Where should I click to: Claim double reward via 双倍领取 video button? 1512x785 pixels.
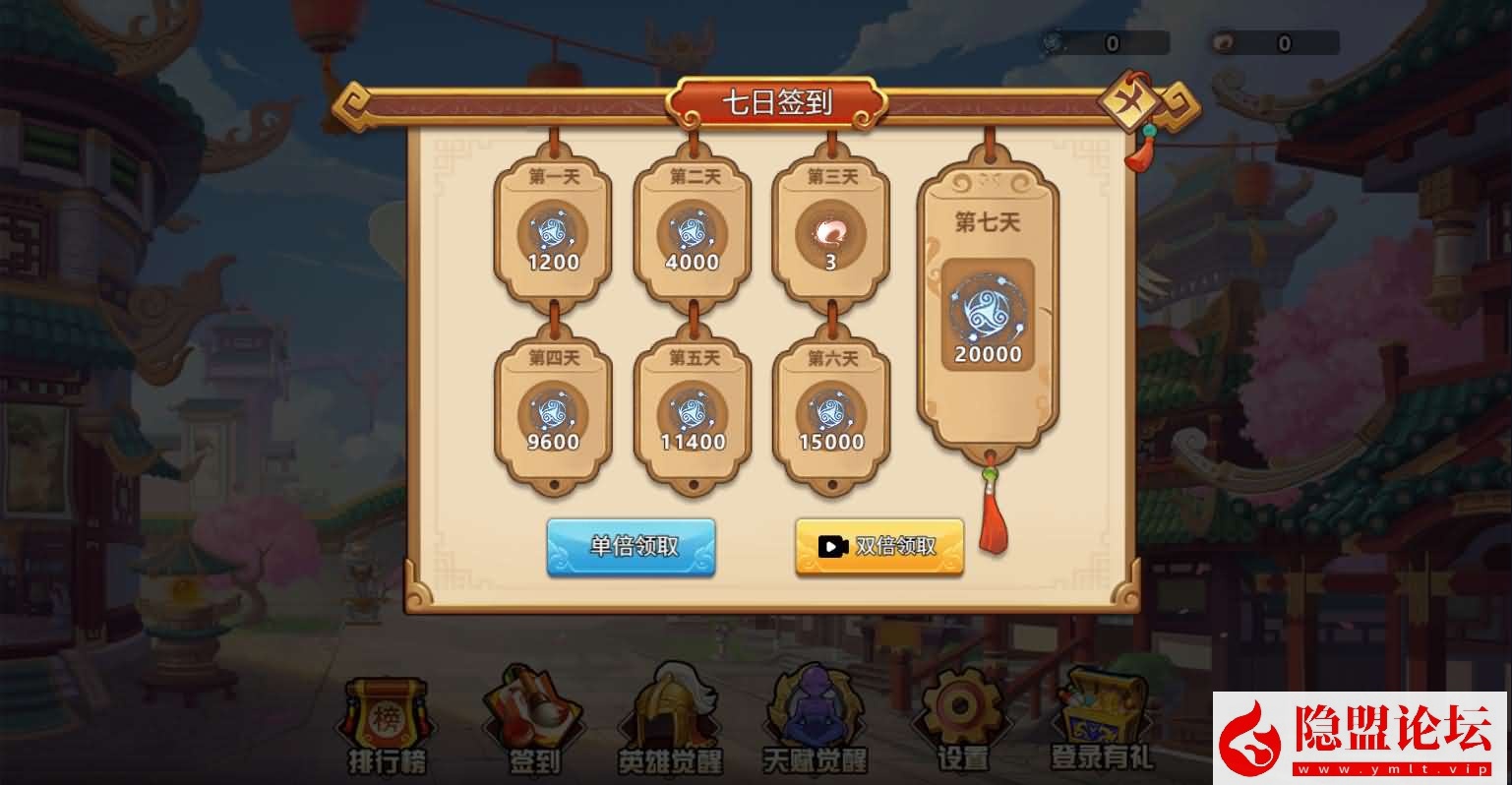878,546
